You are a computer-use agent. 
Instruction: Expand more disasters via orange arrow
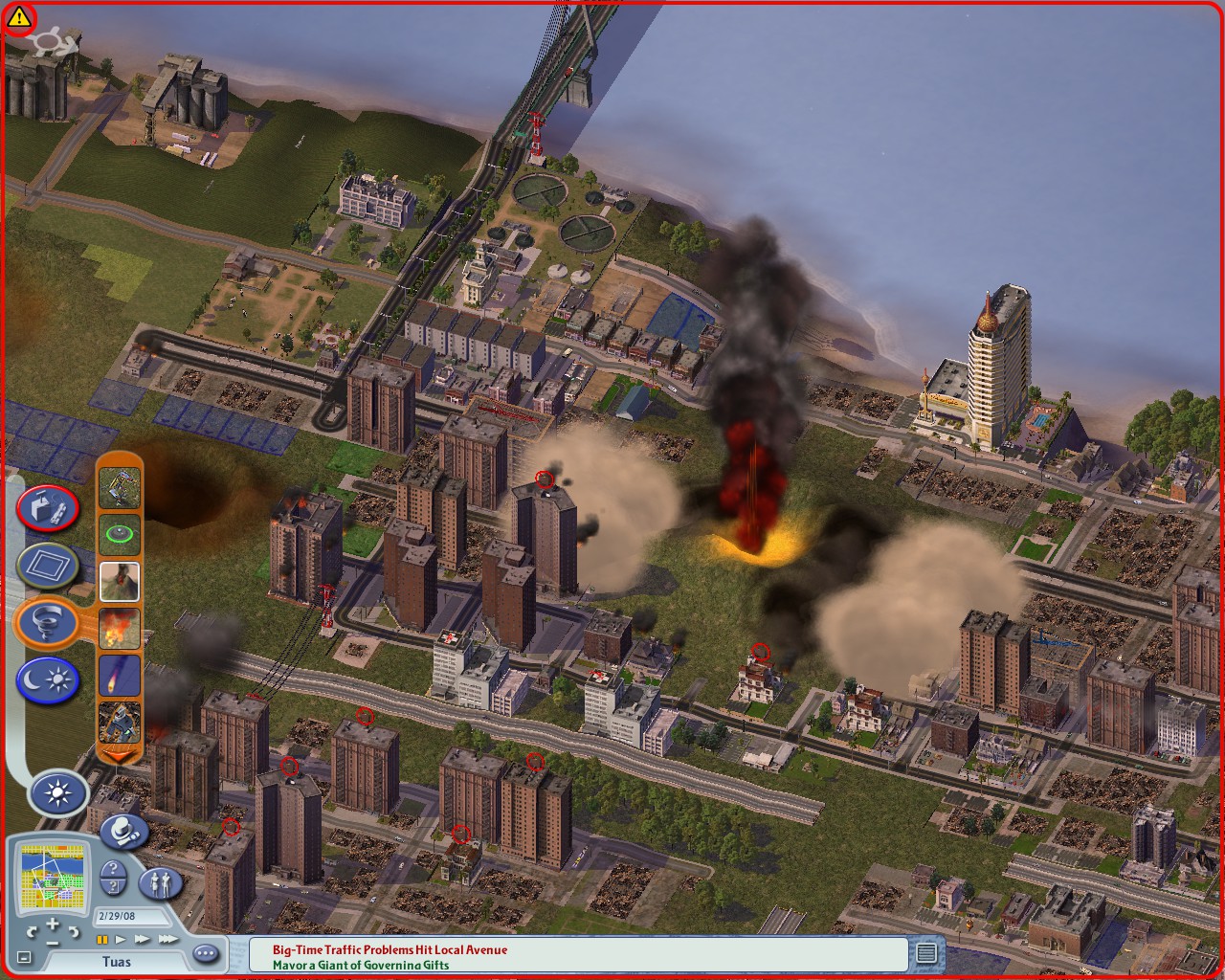click(120, 756)
